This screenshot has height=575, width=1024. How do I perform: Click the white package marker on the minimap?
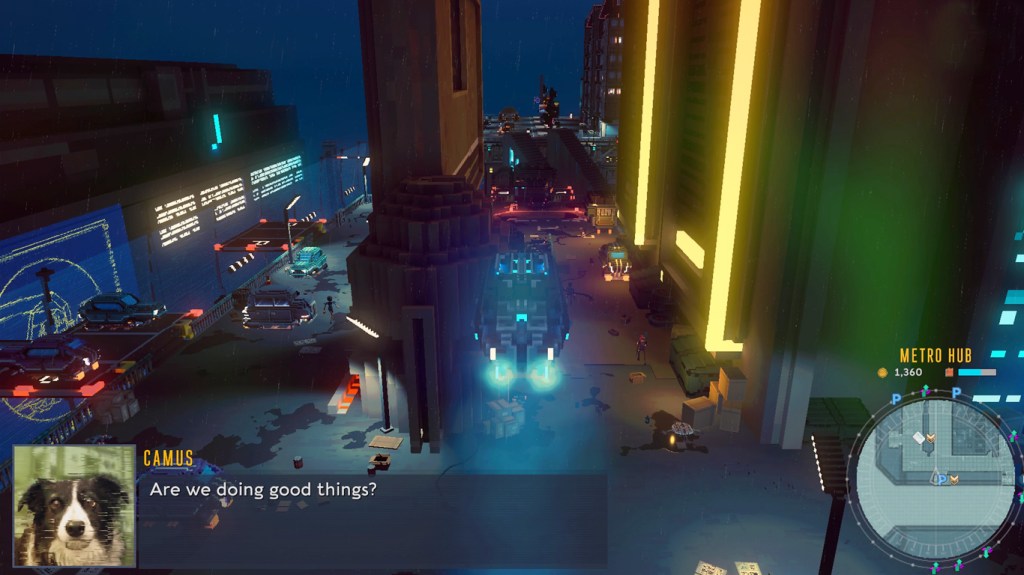(x=919, y=438)
